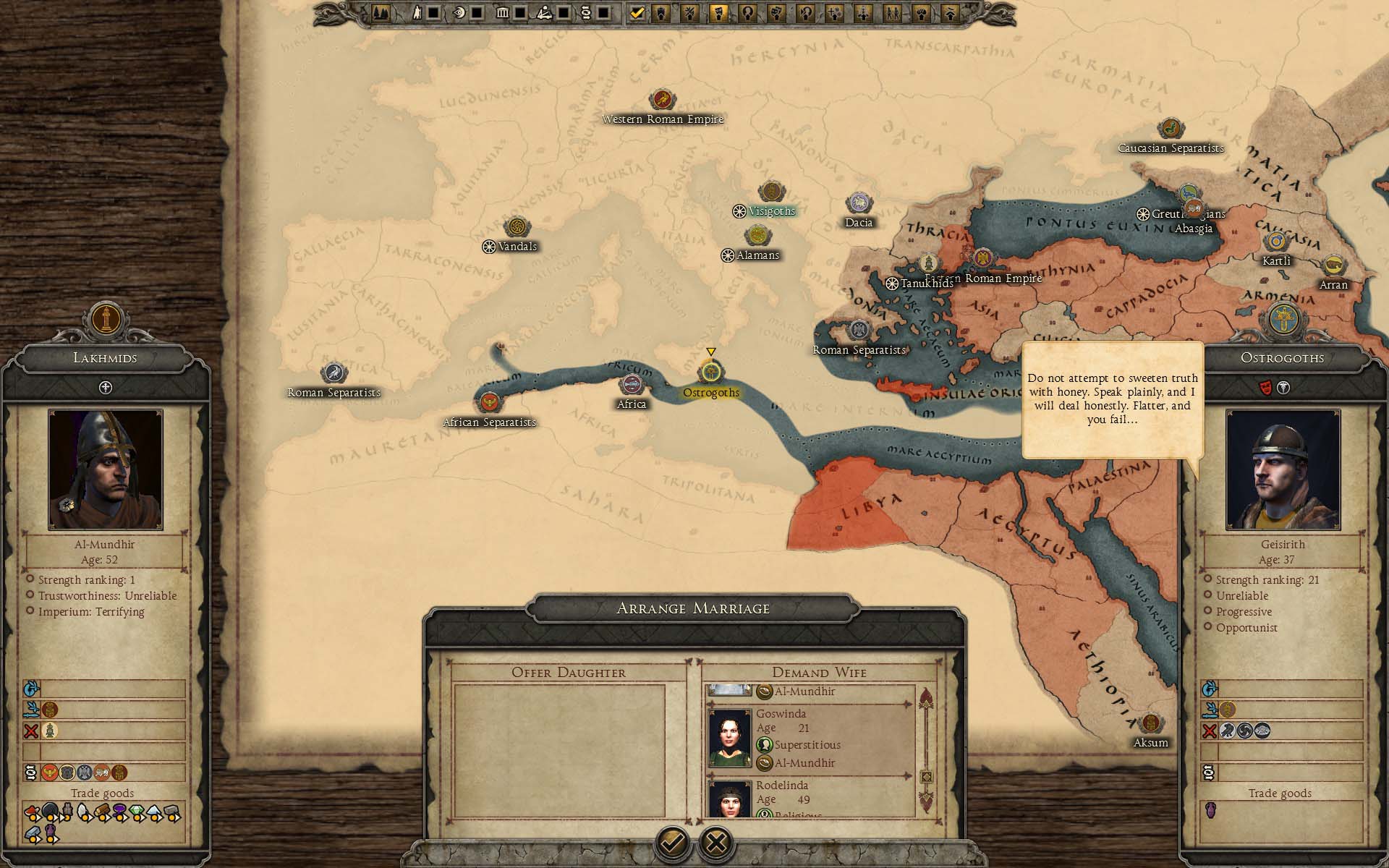
Task: Open Al-Mundhir's leader portrait
Action: (x=106, y=469)
